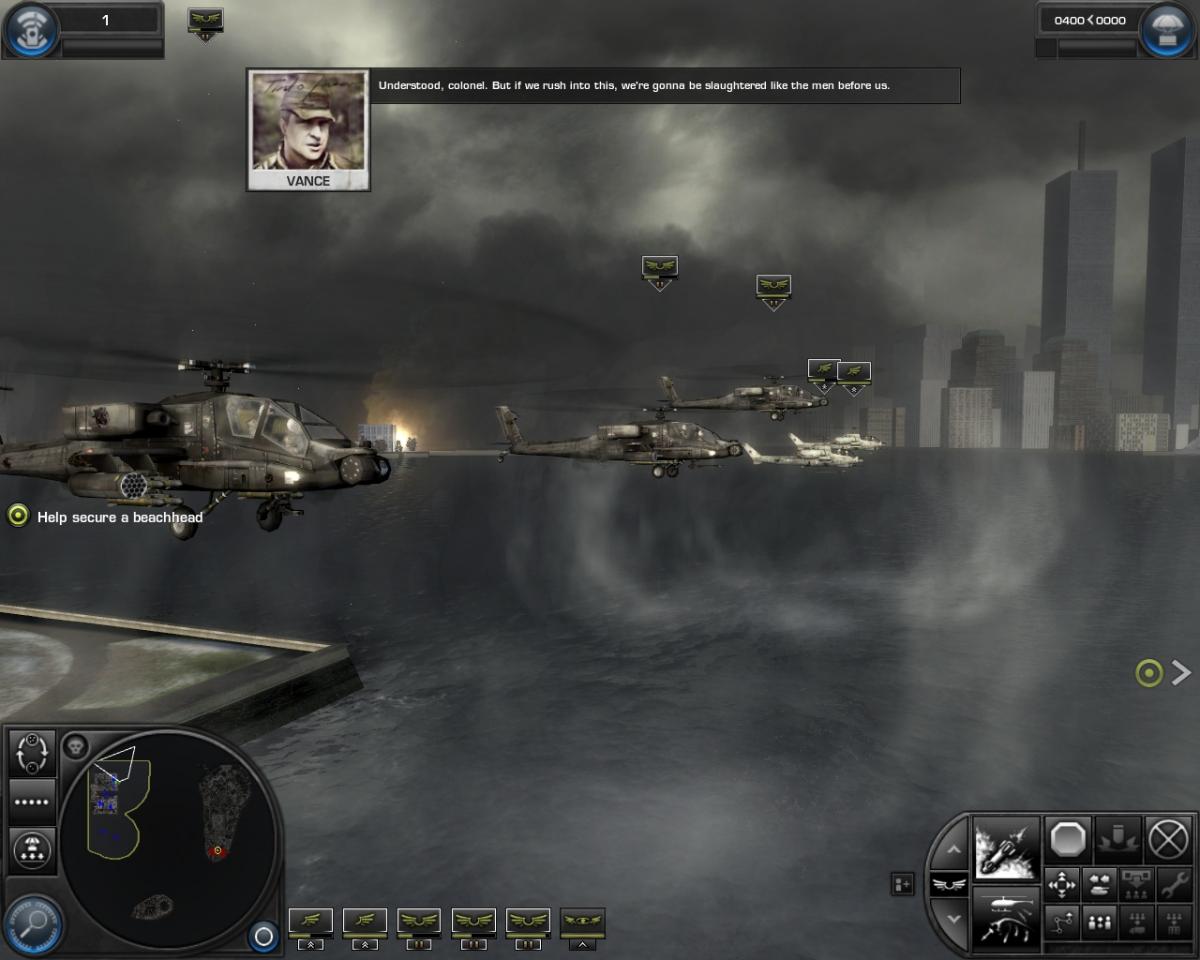Select the 'Help secure a beachhead' objective
Screen dimensions: 1200x960
[120, 517]
